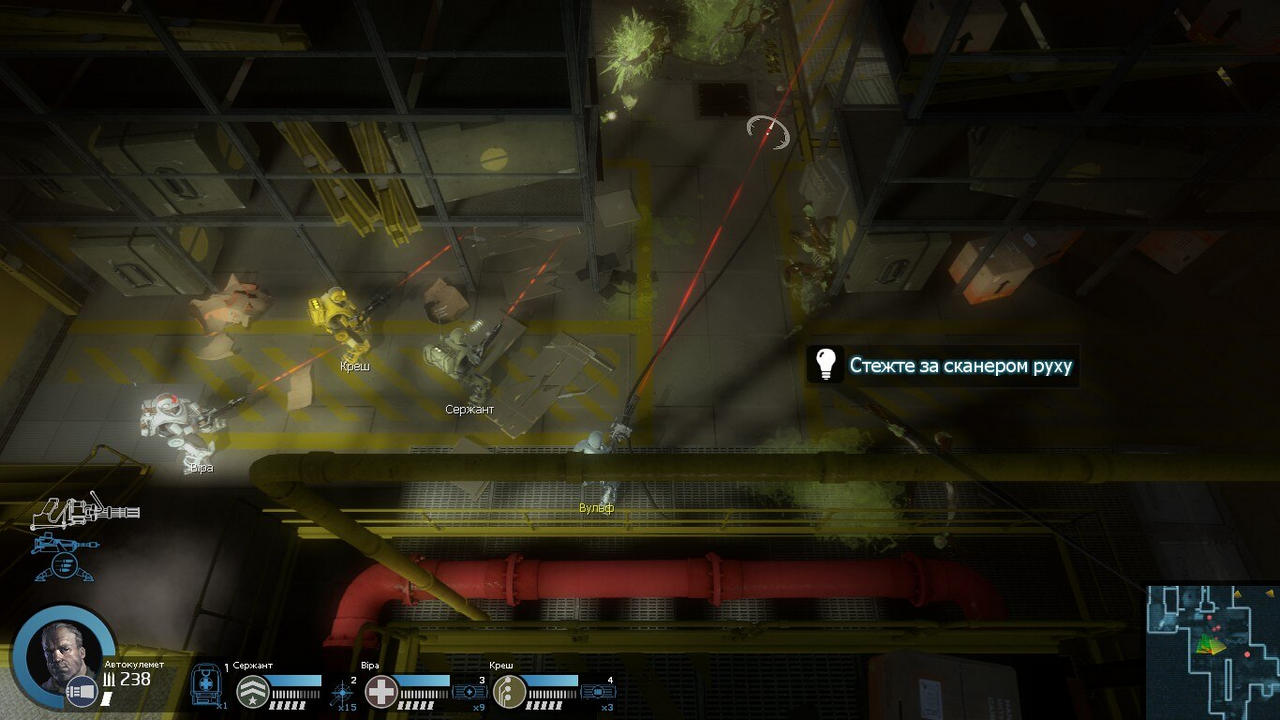Use Crash's x3 item, slot 4
The image size is (1280, 720).
pyautogui.click(x=598, y=691)
